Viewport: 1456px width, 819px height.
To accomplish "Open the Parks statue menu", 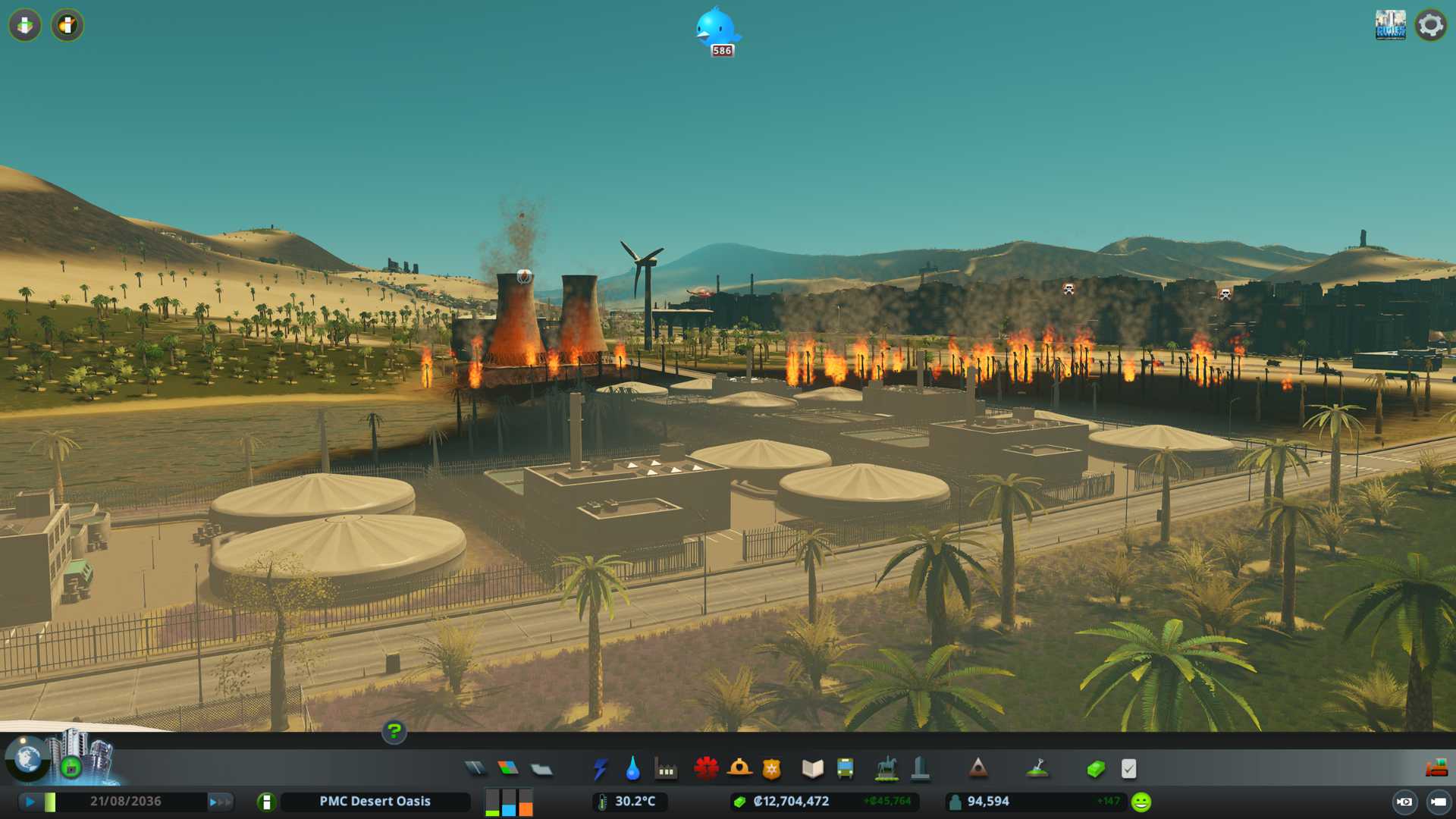I will click(886, 769).
